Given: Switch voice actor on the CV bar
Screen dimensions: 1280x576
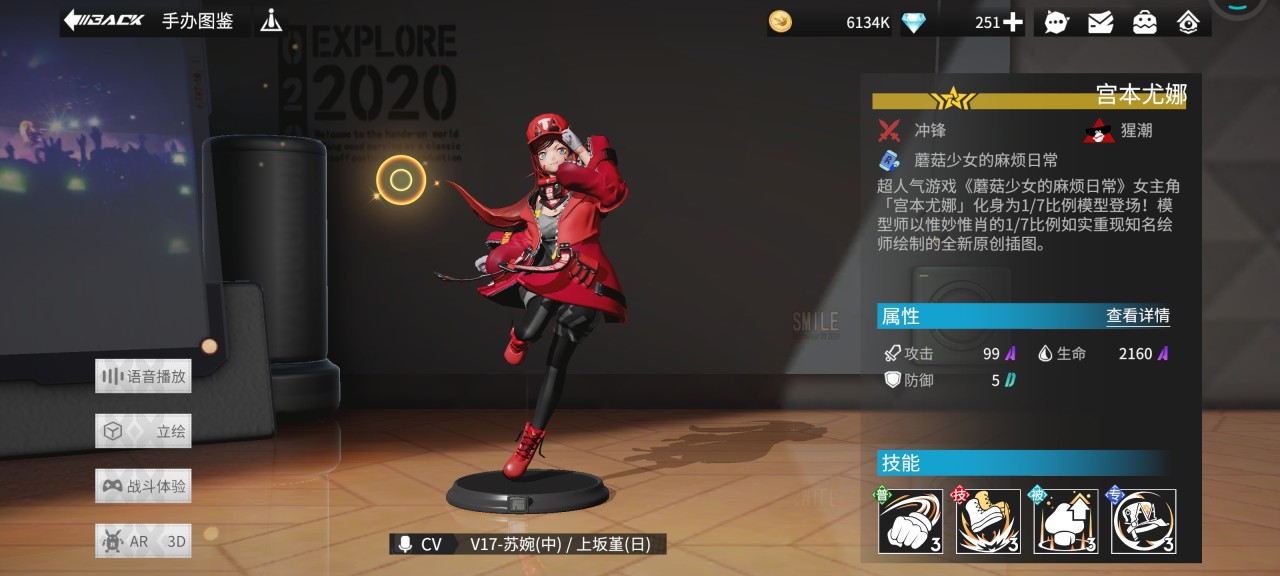Looking at the screenshot, I should click(x=527, y=544).
